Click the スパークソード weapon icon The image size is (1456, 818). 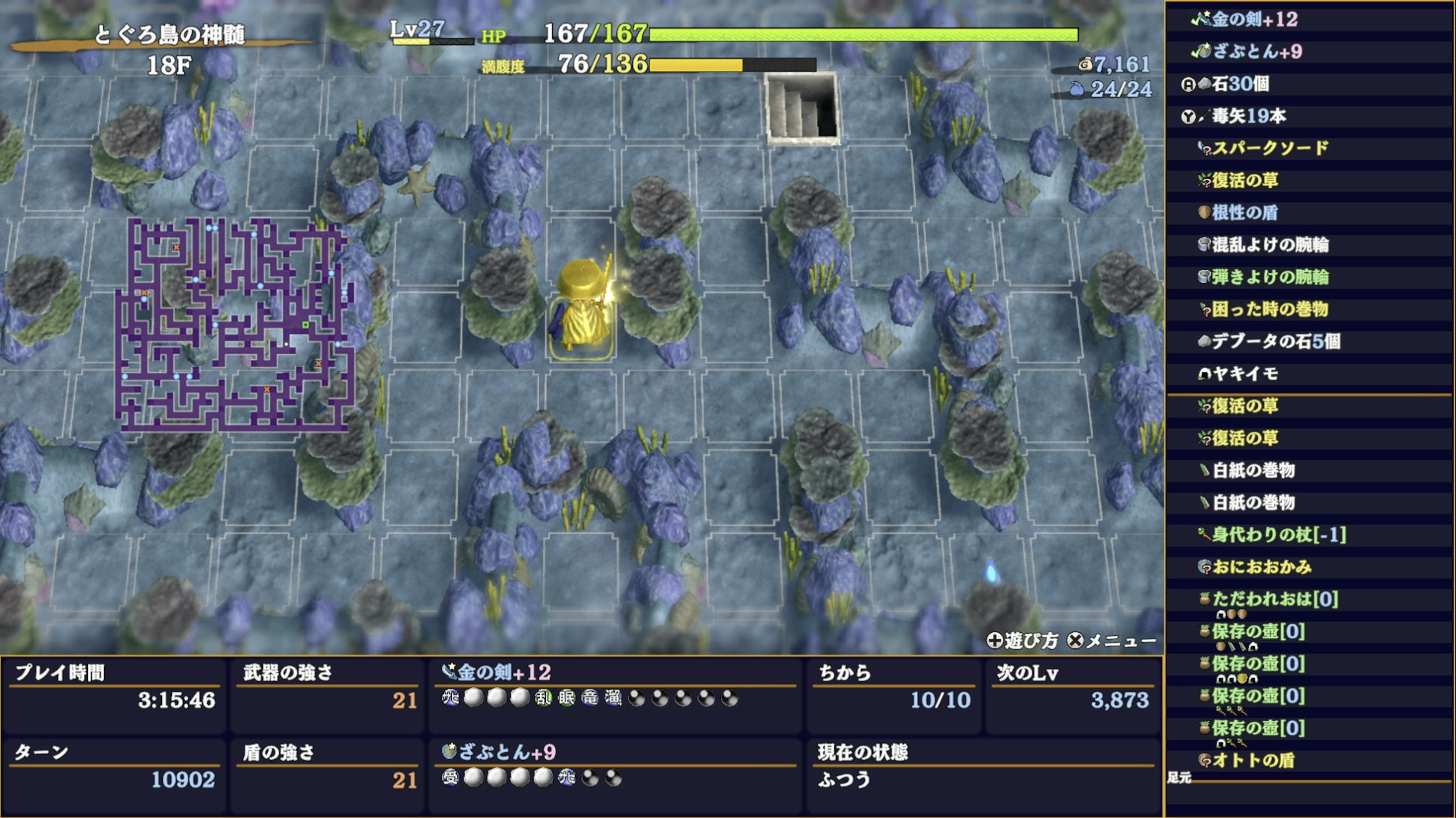tap(1206, 149)
